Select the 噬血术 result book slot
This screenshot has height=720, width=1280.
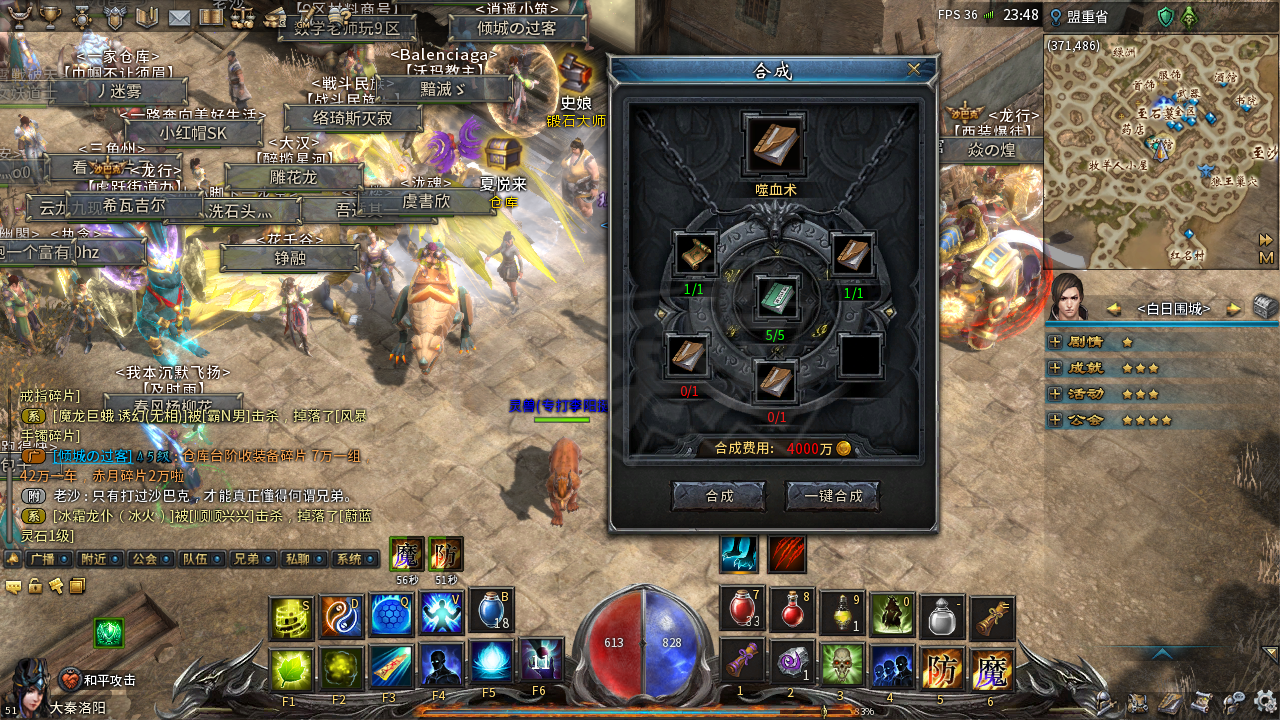click(x=774, y=146)
